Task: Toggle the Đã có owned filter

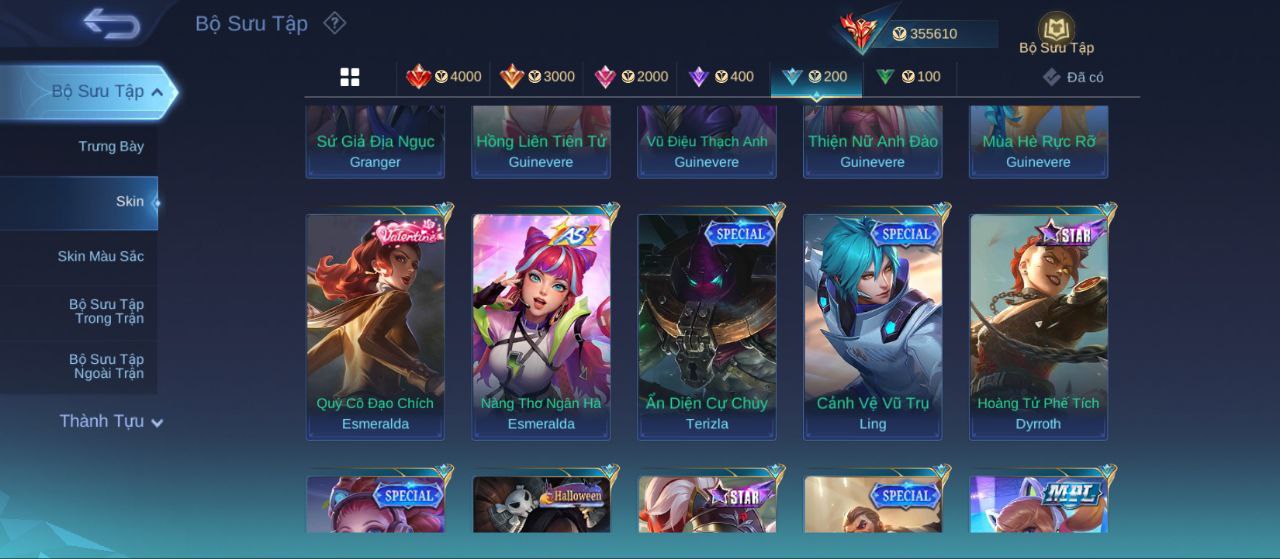Action: (1073, 77)
